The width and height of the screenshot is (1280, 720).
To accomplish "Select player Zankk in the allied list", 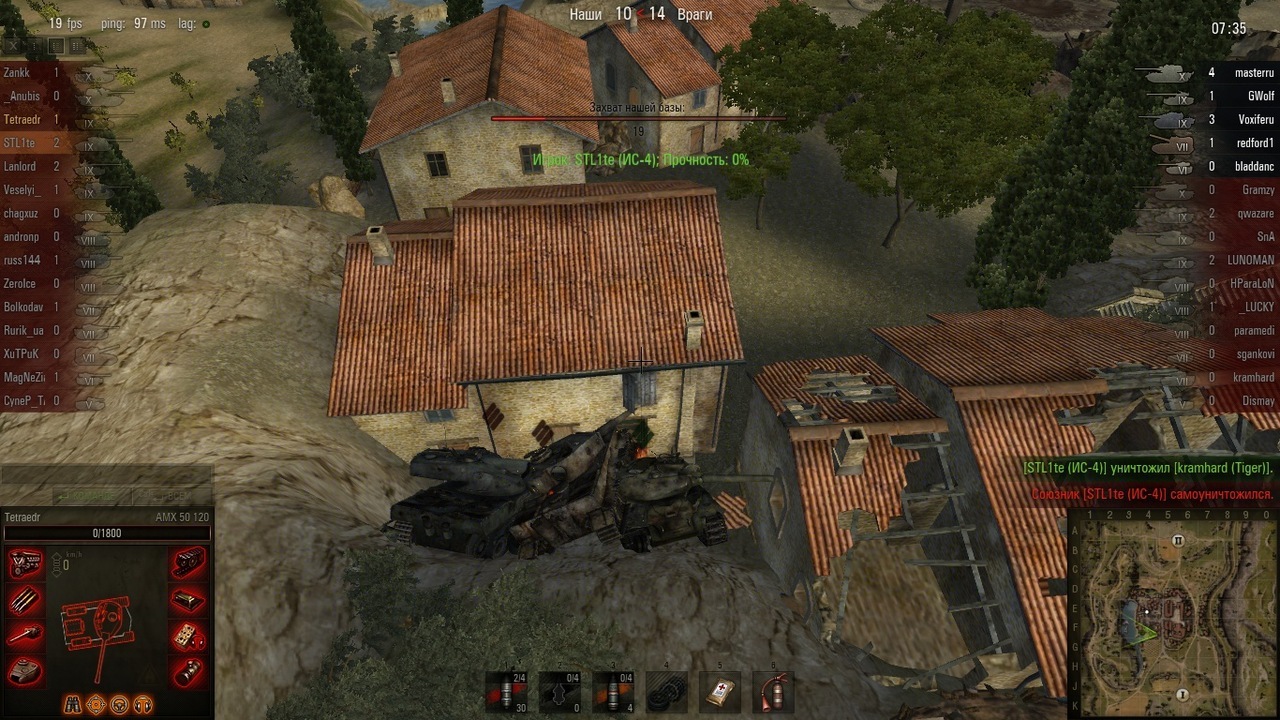I will tap(17, 73).
